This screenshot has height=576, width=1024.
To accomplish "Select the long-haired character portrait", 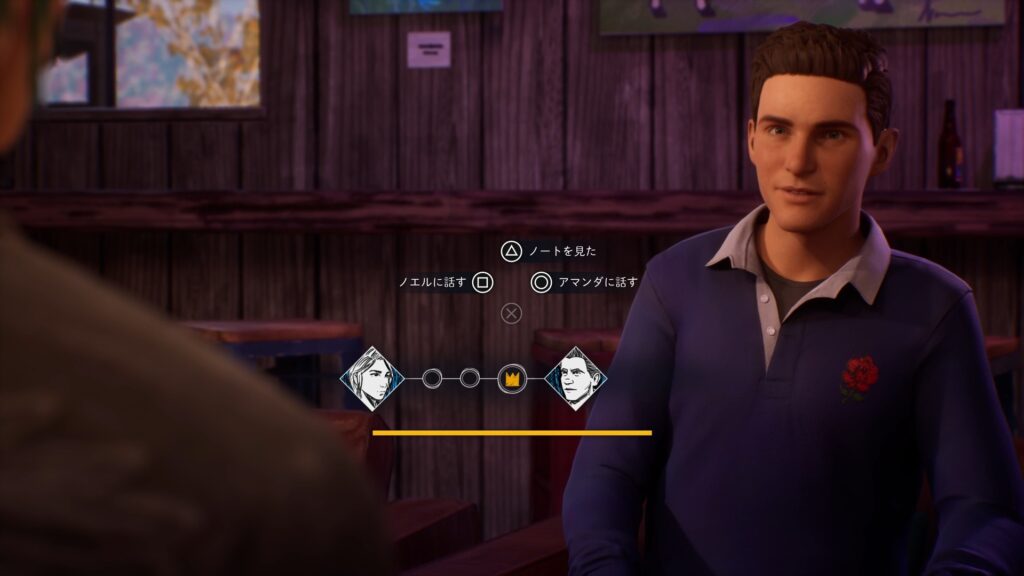I will click(x=371, y=378).
